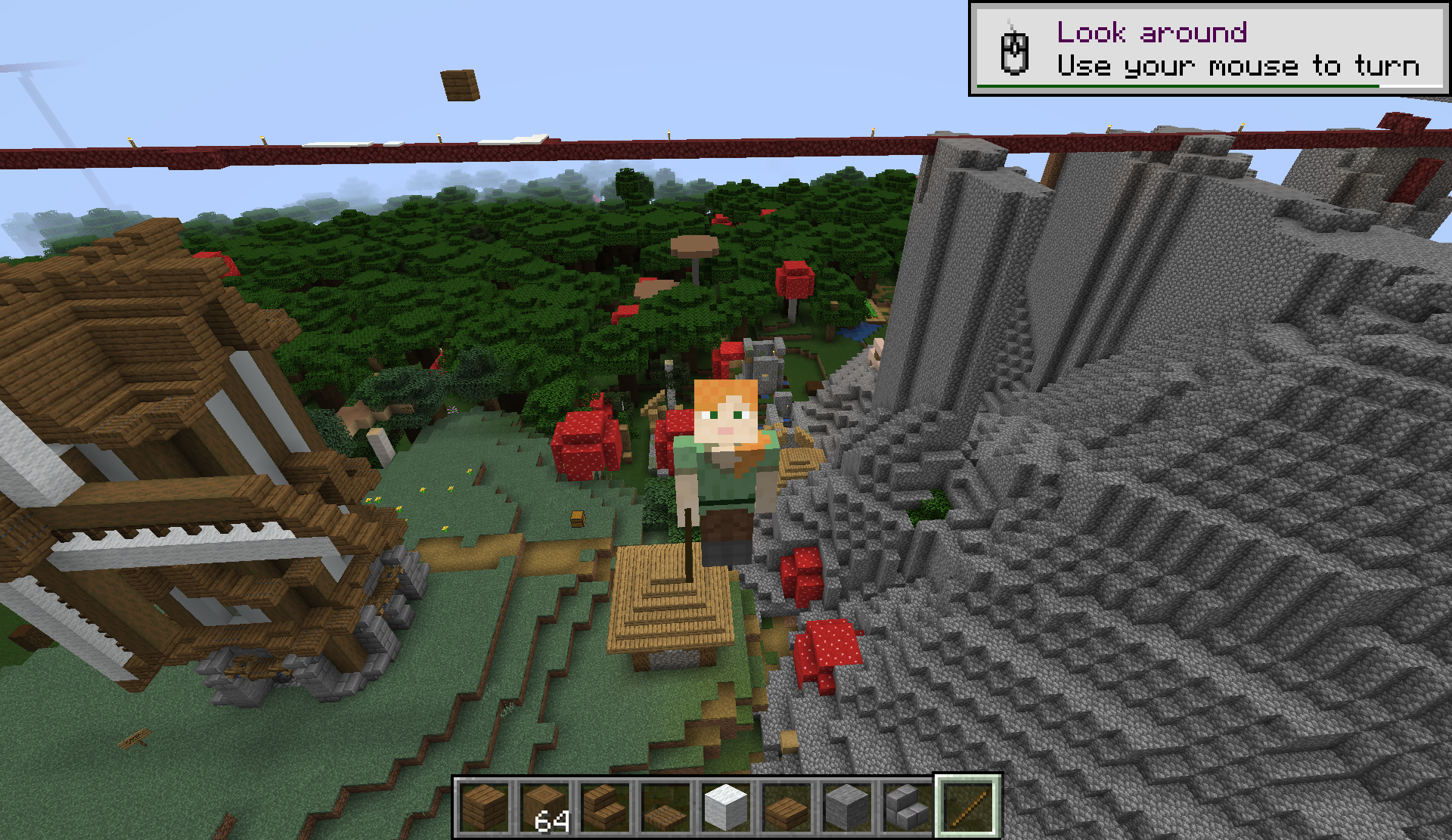The image size is (1452, 840).
Task: Choose the stone stairs hotbar slot
Action: [908, 806]
